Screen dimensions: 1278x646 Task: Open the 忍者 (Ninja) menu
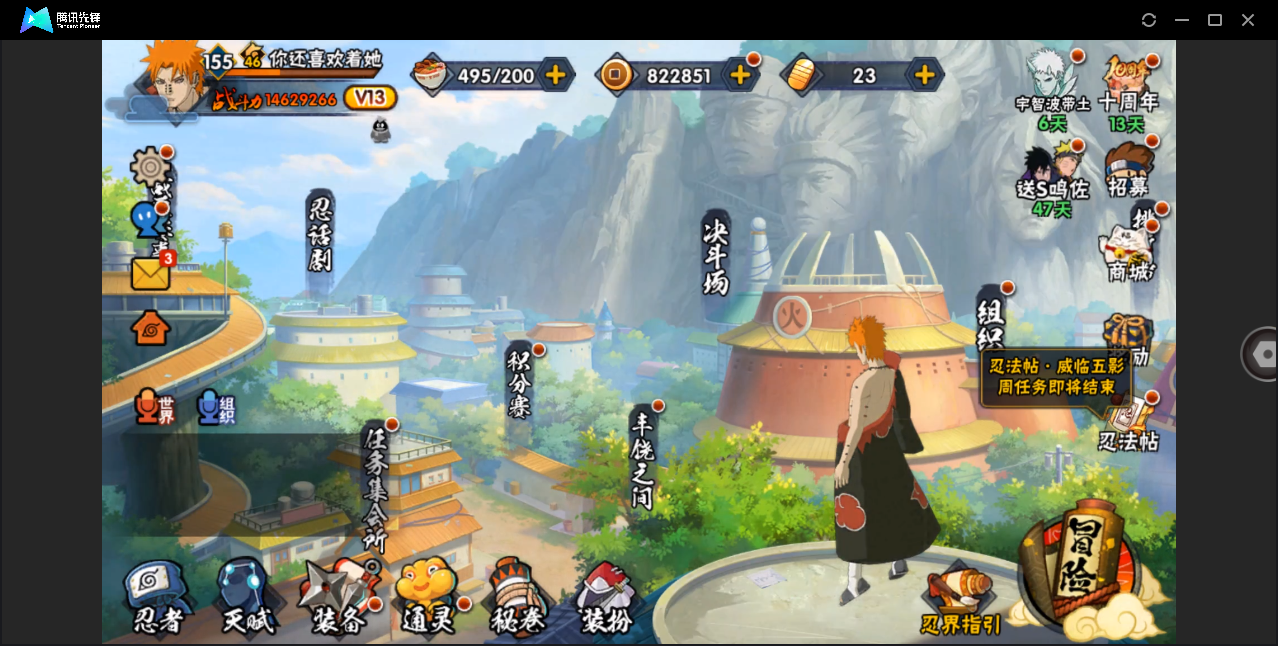[158, 598]
